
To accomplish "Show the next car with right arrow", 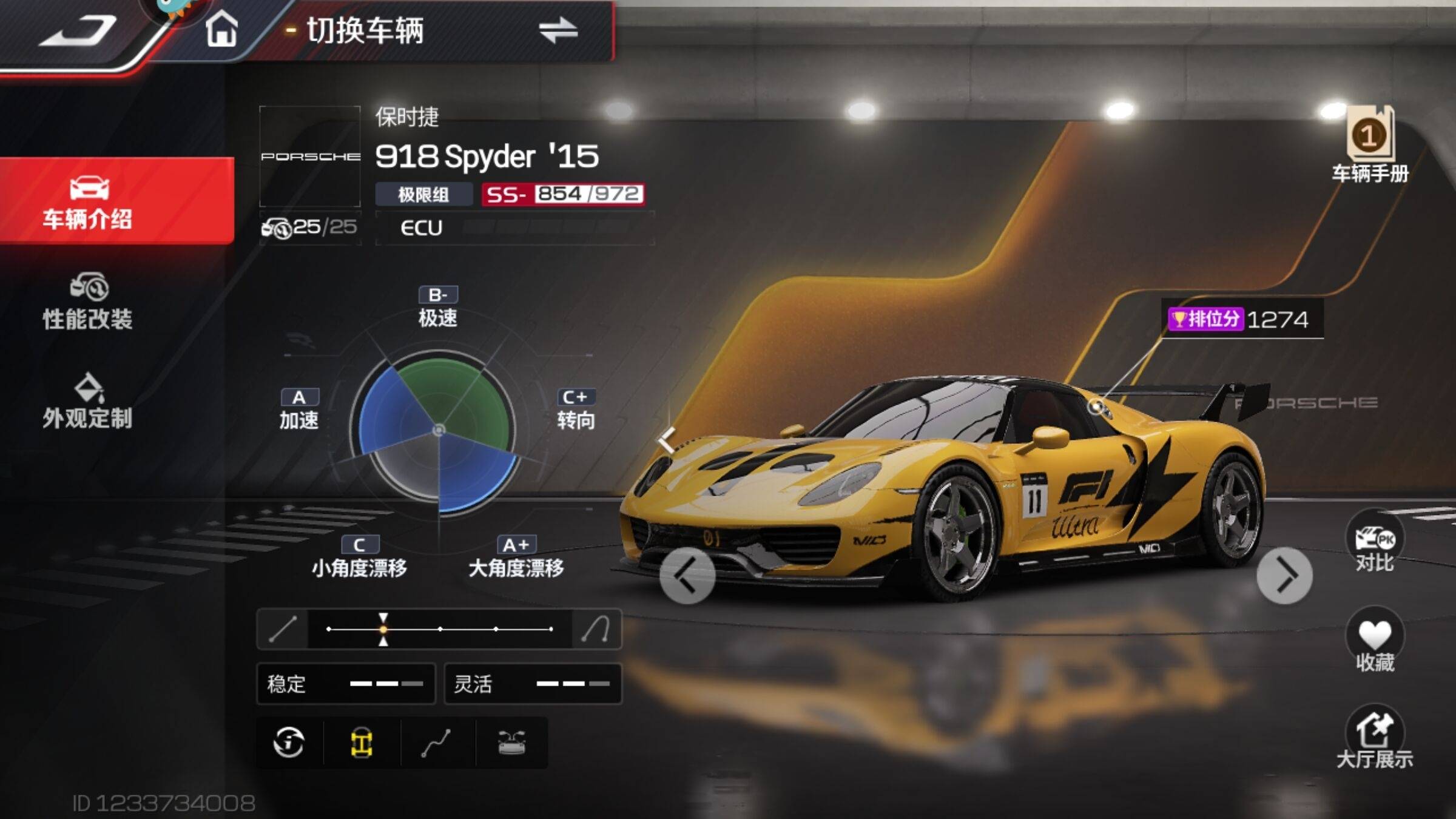I will [x=1284, y=576].
